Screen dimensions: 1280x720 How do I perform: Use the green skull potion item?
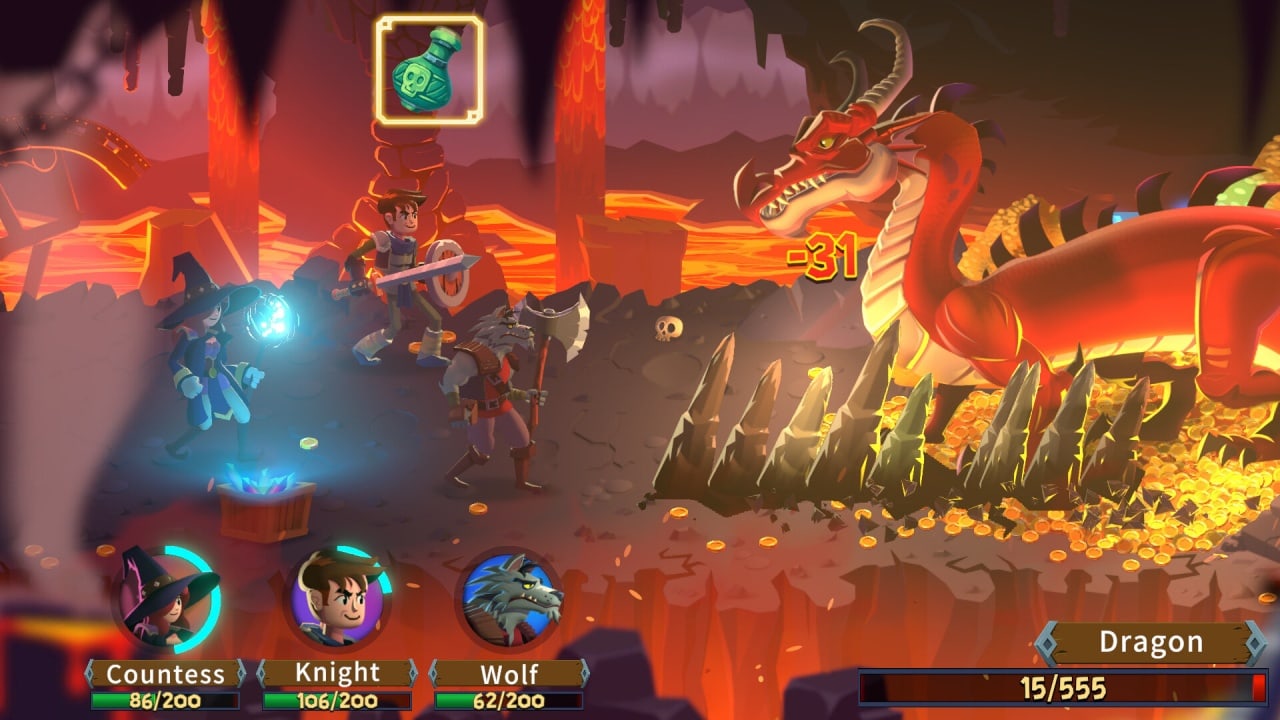pos(429,69)
